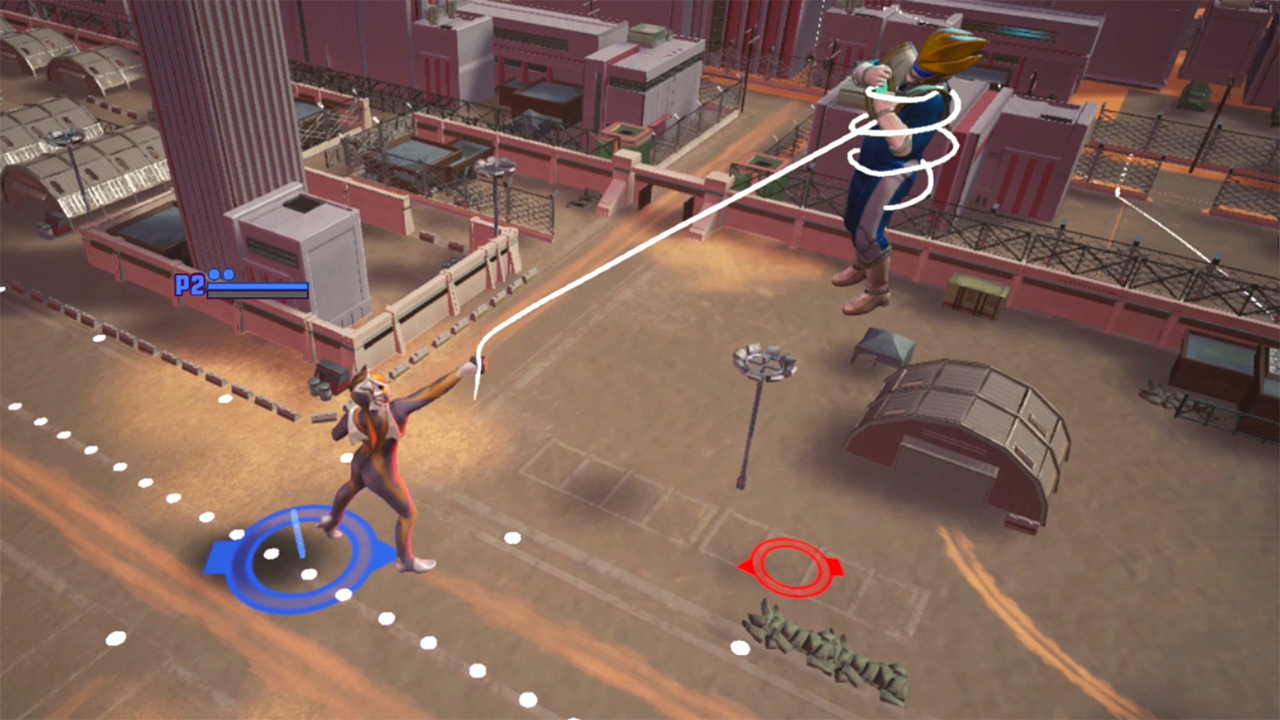1280x720 pixels.
Task: Click the left arrow of the red target ring
Action: point(745,567)
